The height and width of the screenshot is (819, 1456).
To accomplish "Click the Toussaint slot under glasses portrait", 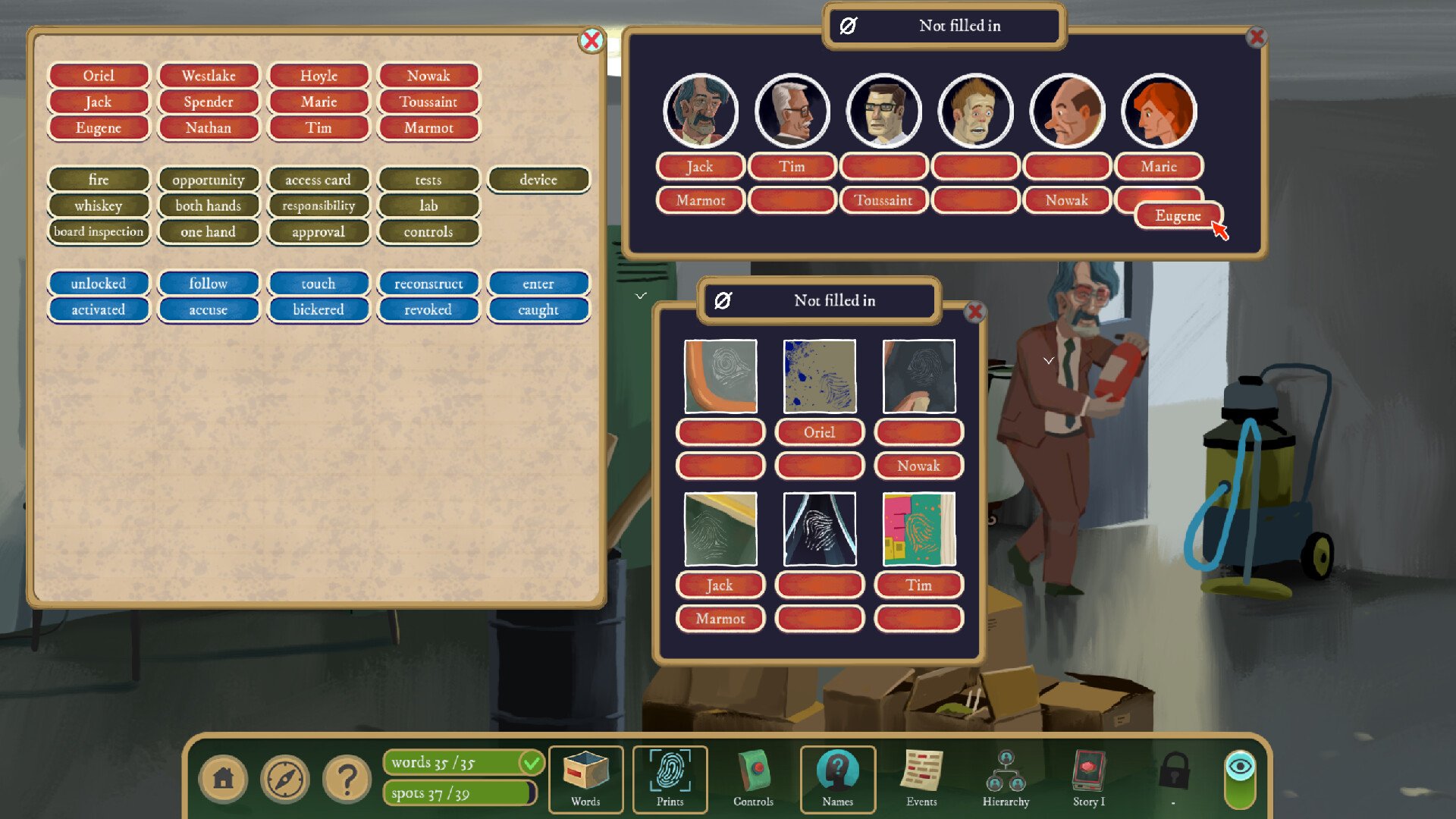I will (883, 200).
